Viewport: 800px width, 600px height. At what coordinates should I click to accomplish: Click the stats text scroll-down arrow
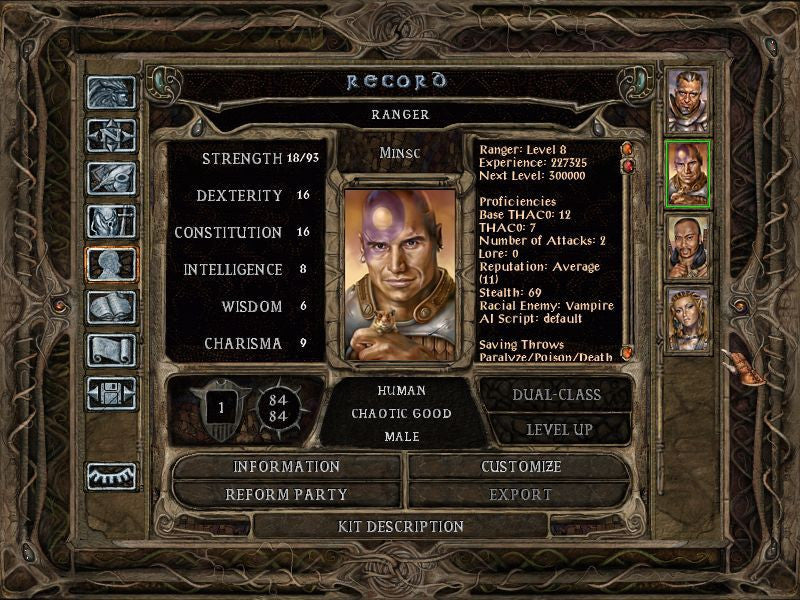pos(627,352)
